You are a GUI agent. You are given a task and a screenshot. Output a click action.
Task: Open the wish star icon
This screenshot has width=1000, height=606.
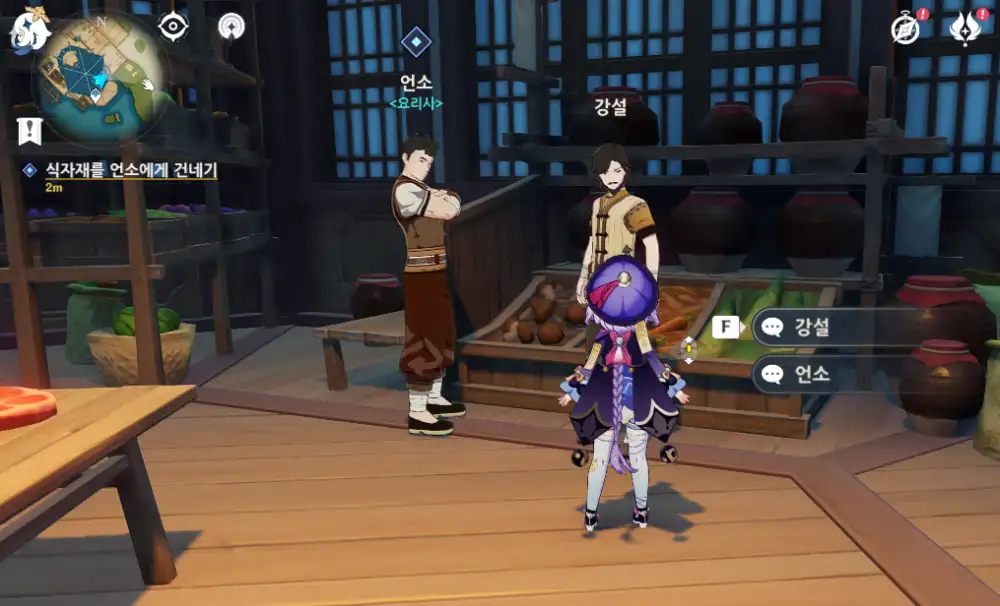pos(965,29)
